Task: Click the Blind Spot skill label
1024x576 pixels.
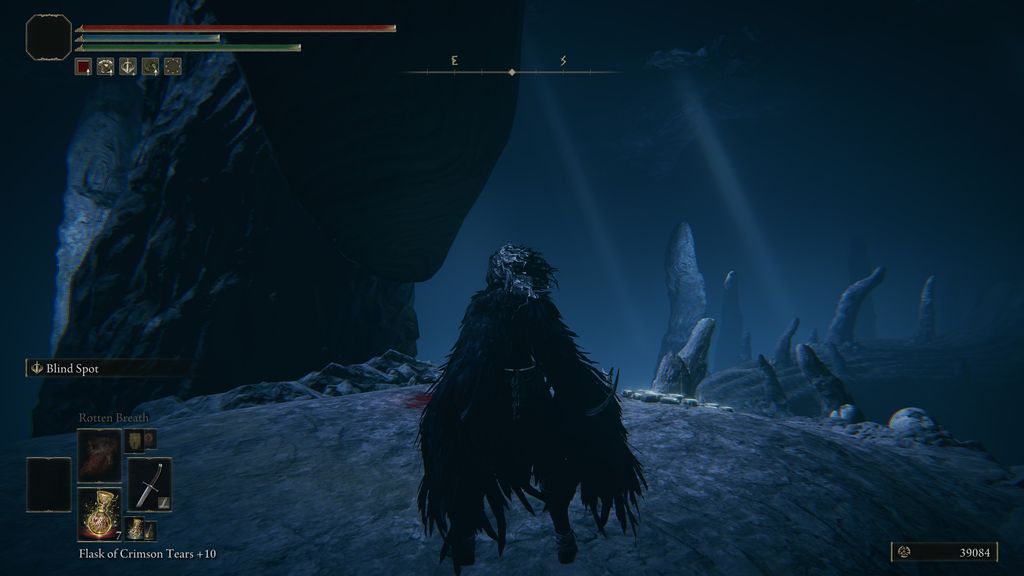Action: (x=72, y=368)
